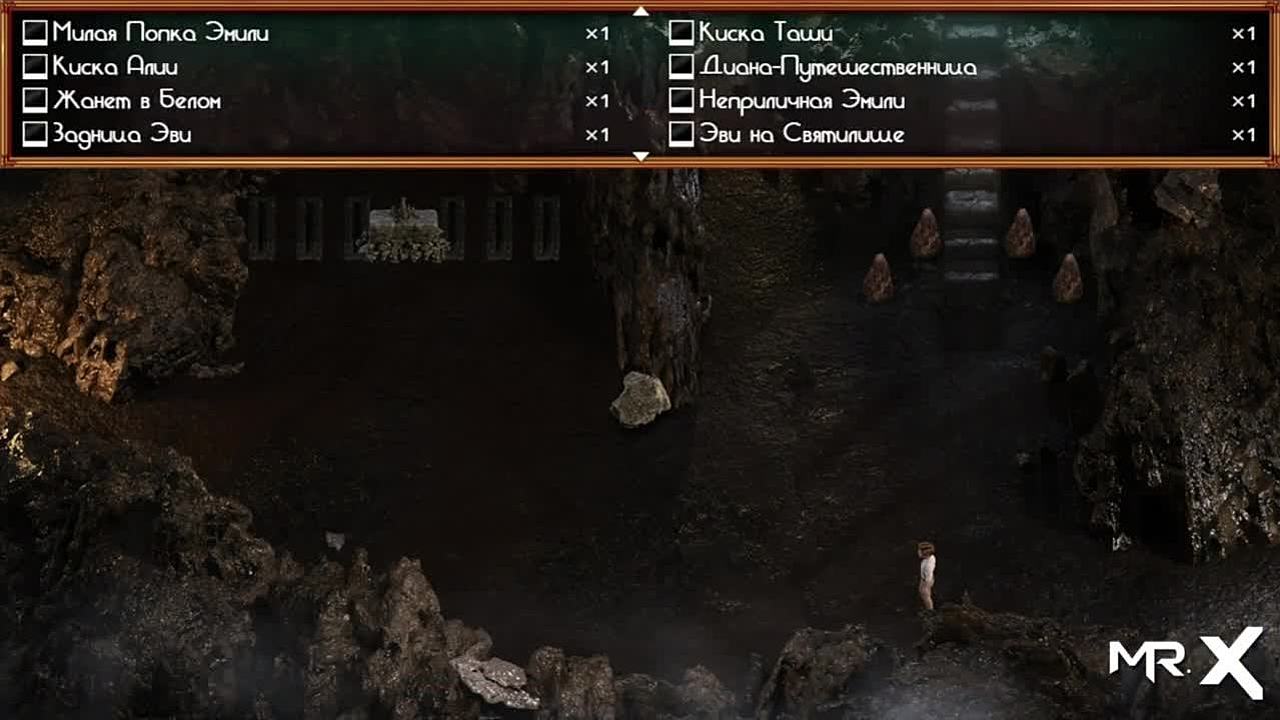The height and width of the screenshot is (720, 1280).
Task: Click the list's up scroll arrow
Action: click(x=641, y=11)
